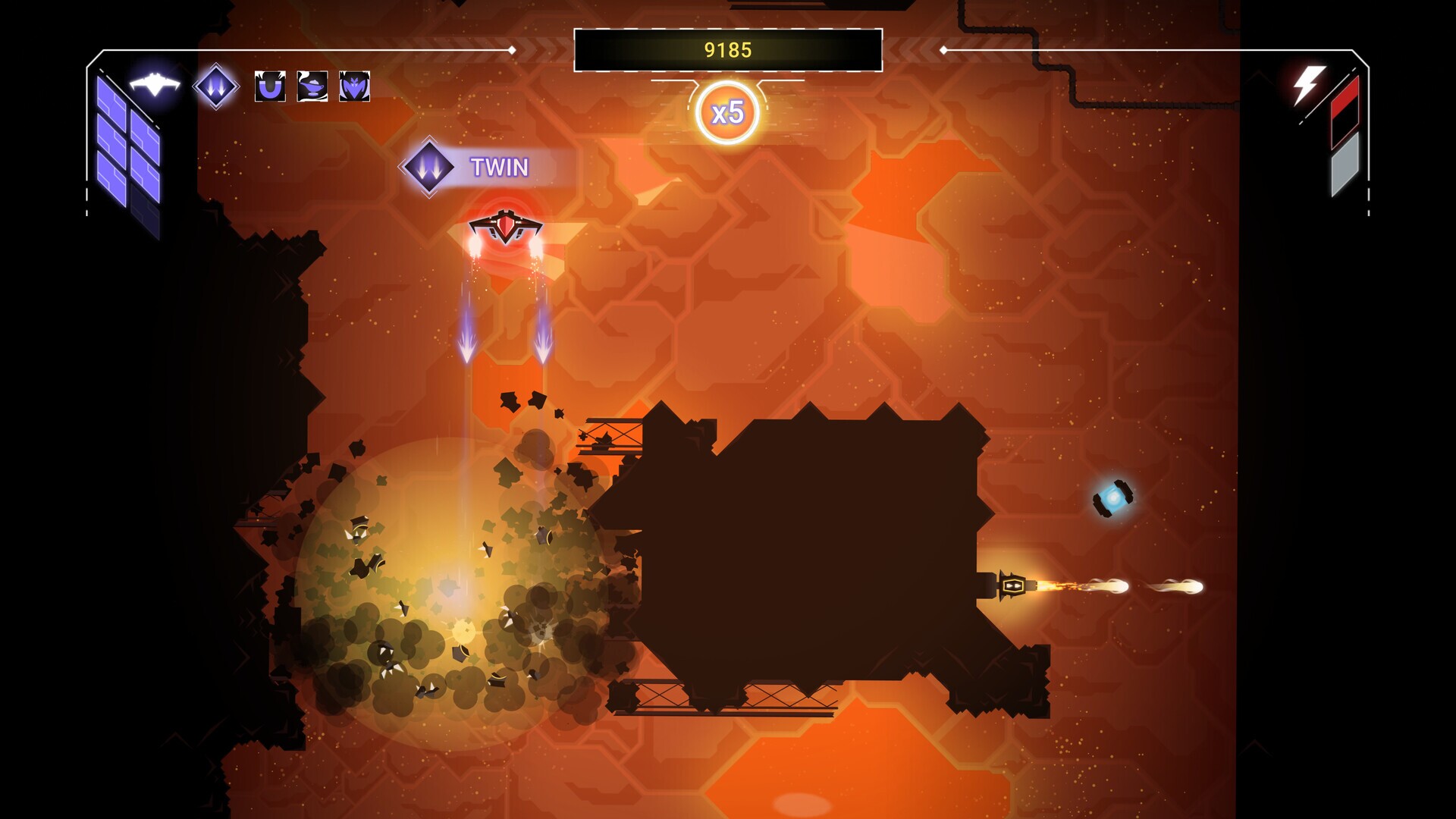Click the score display showing 9185
This screenshot has width=1456, height=819.
pos(728,49)
